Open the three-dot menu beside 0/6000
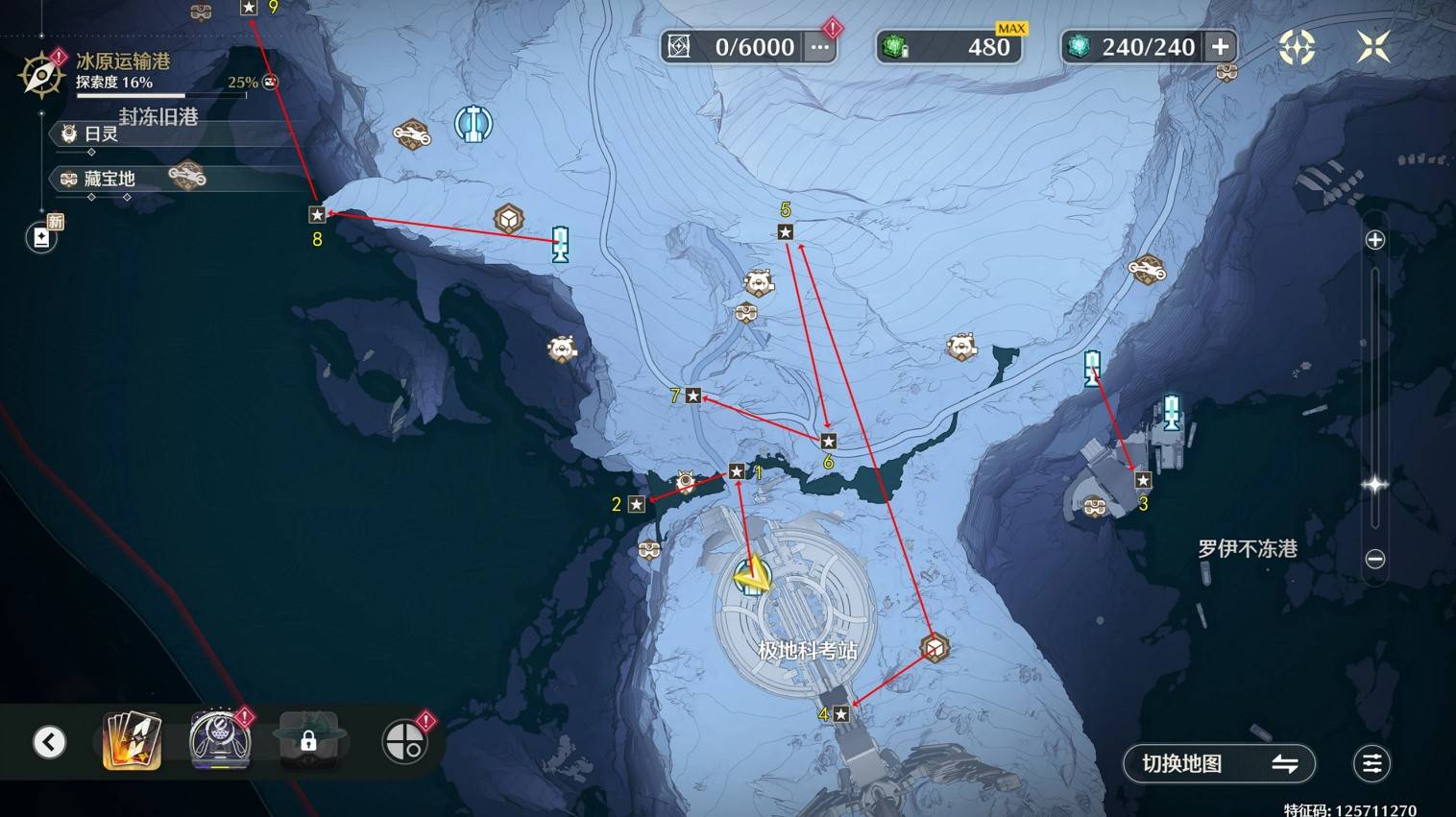 click(819, 47)
